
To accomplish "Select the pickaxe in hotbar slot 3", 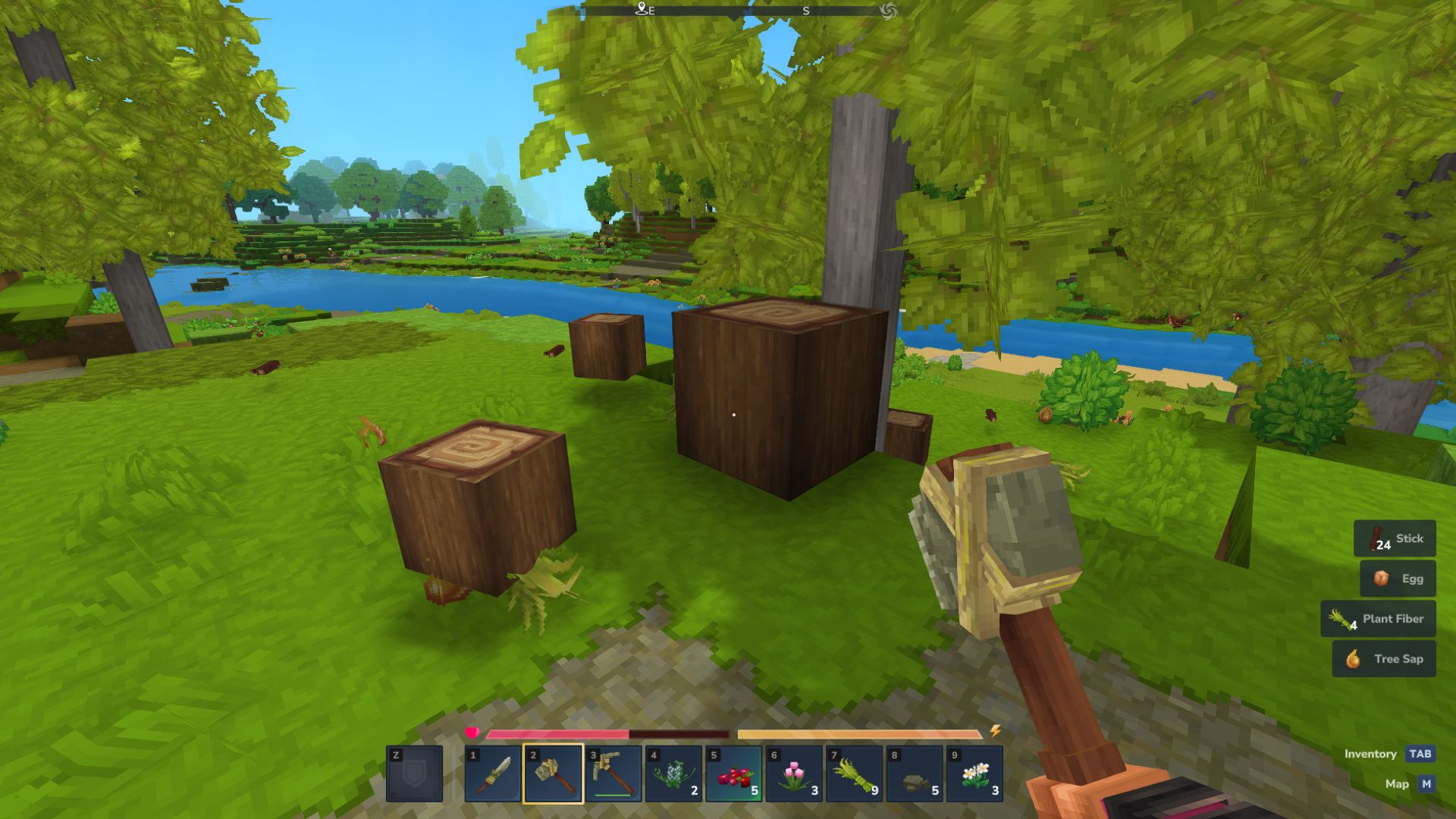I will (x=611, y=771).
